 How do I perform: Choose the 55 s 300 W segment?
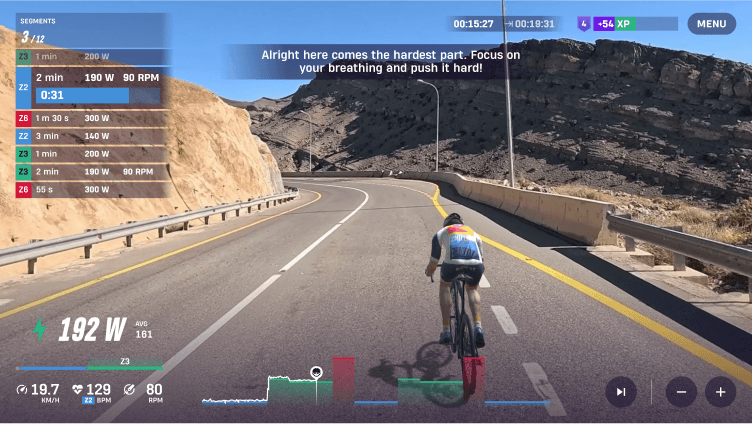[x=90, y=189]
